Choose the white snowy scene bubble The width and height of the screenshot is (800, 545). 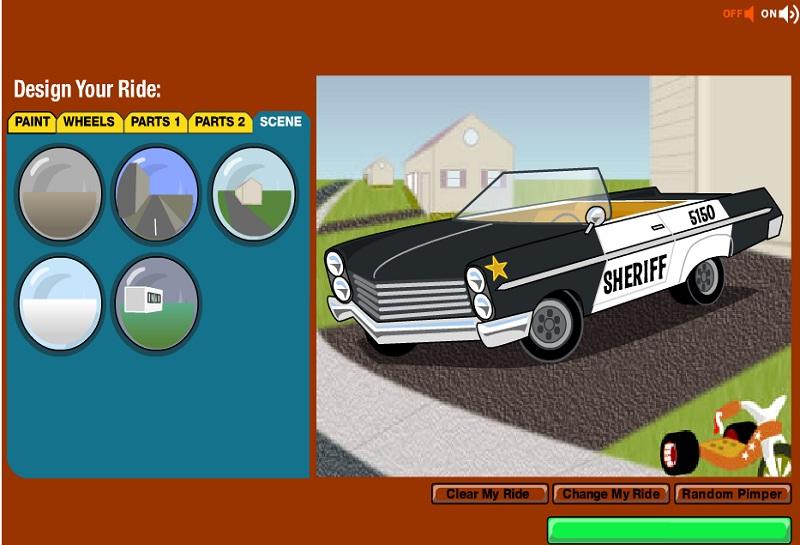pyautogui.click(x=60, y=304)
